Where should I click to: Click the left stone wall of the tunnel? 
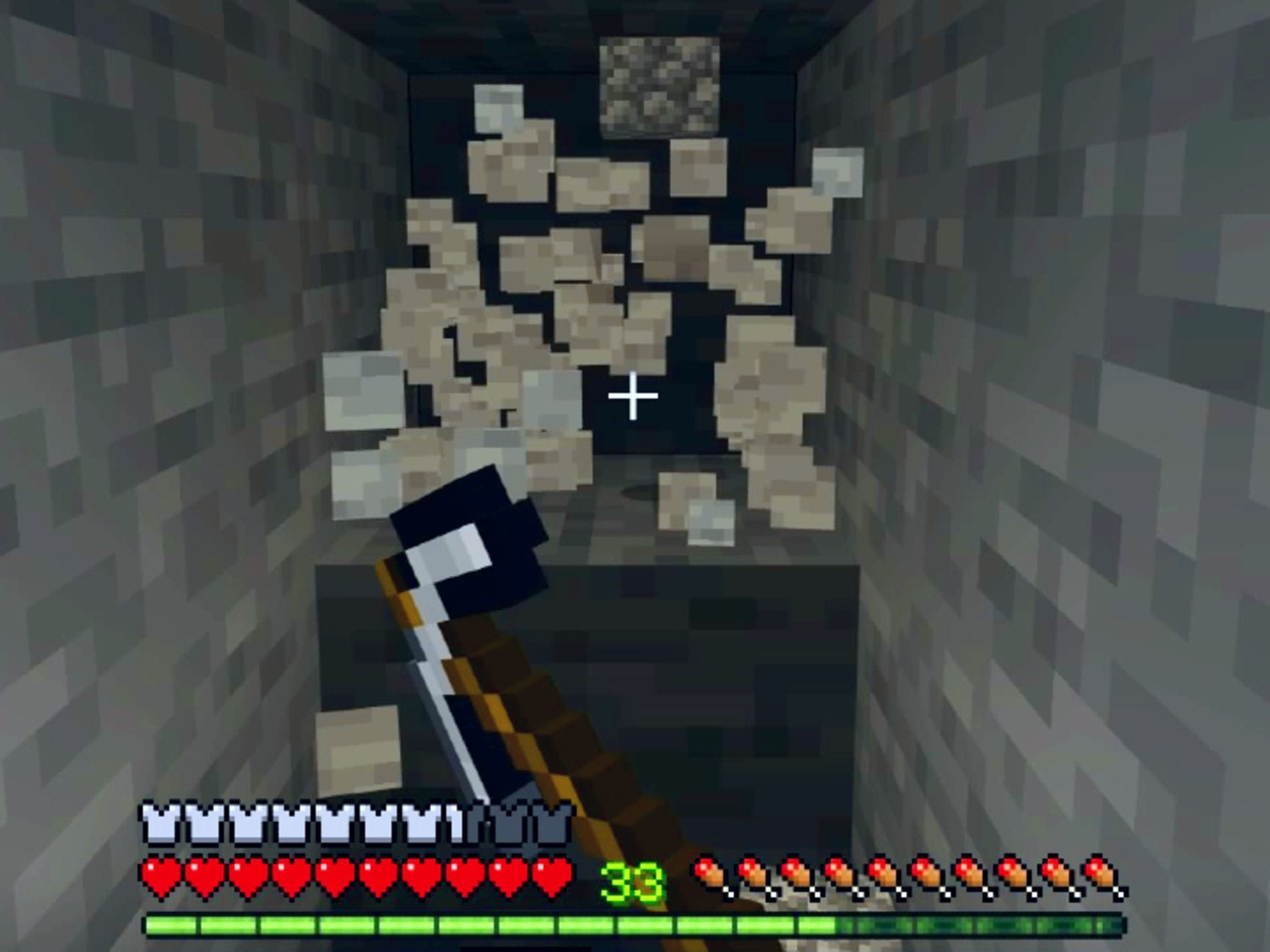tap(167, 401)
